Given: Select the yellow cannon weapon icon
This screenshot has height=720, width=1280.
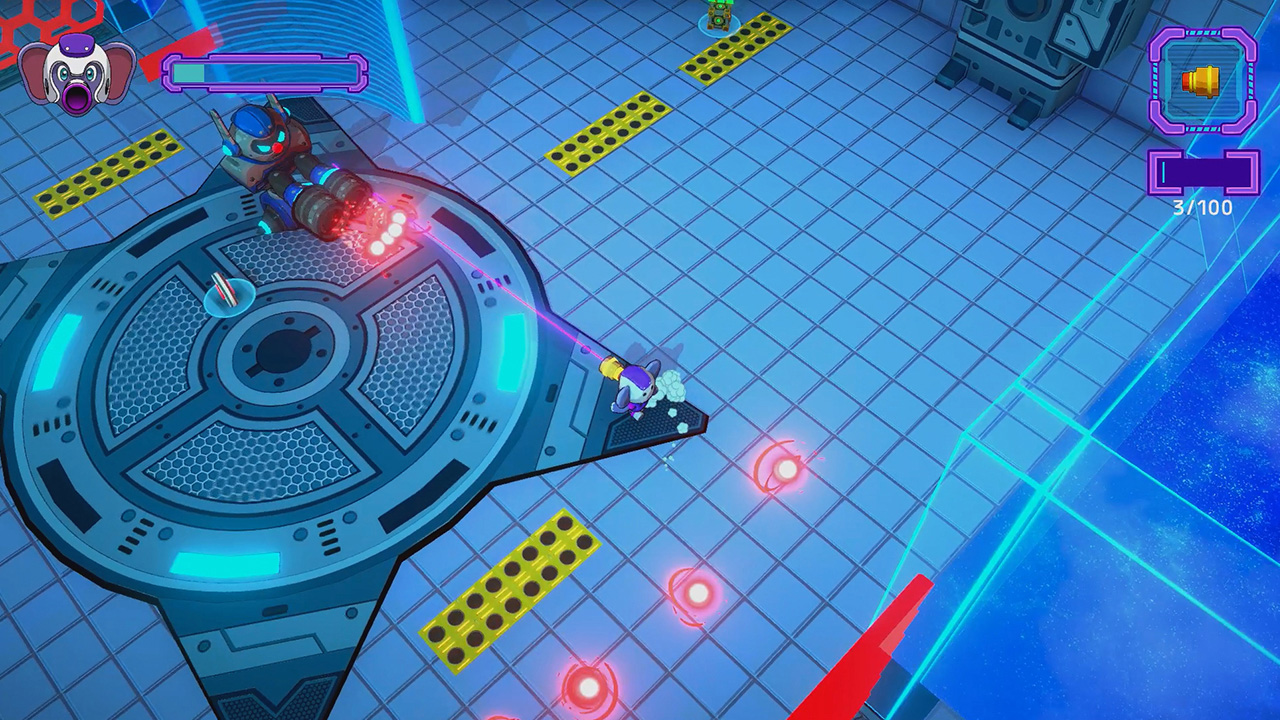Looking at the screenshot, I should (1203, 82).
